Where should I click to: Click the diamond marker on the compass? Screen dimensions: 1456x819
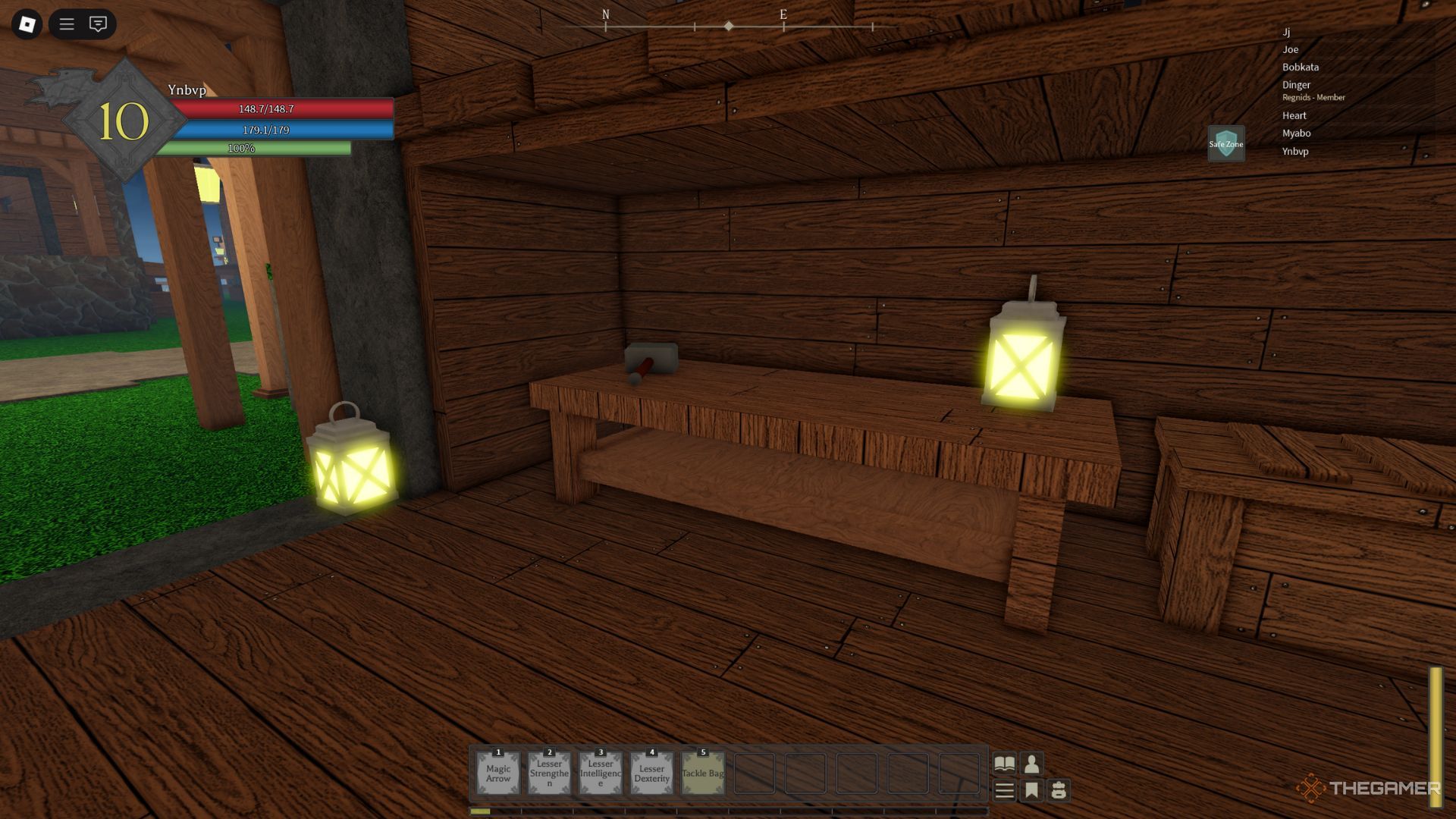click(x=729, y=25)
